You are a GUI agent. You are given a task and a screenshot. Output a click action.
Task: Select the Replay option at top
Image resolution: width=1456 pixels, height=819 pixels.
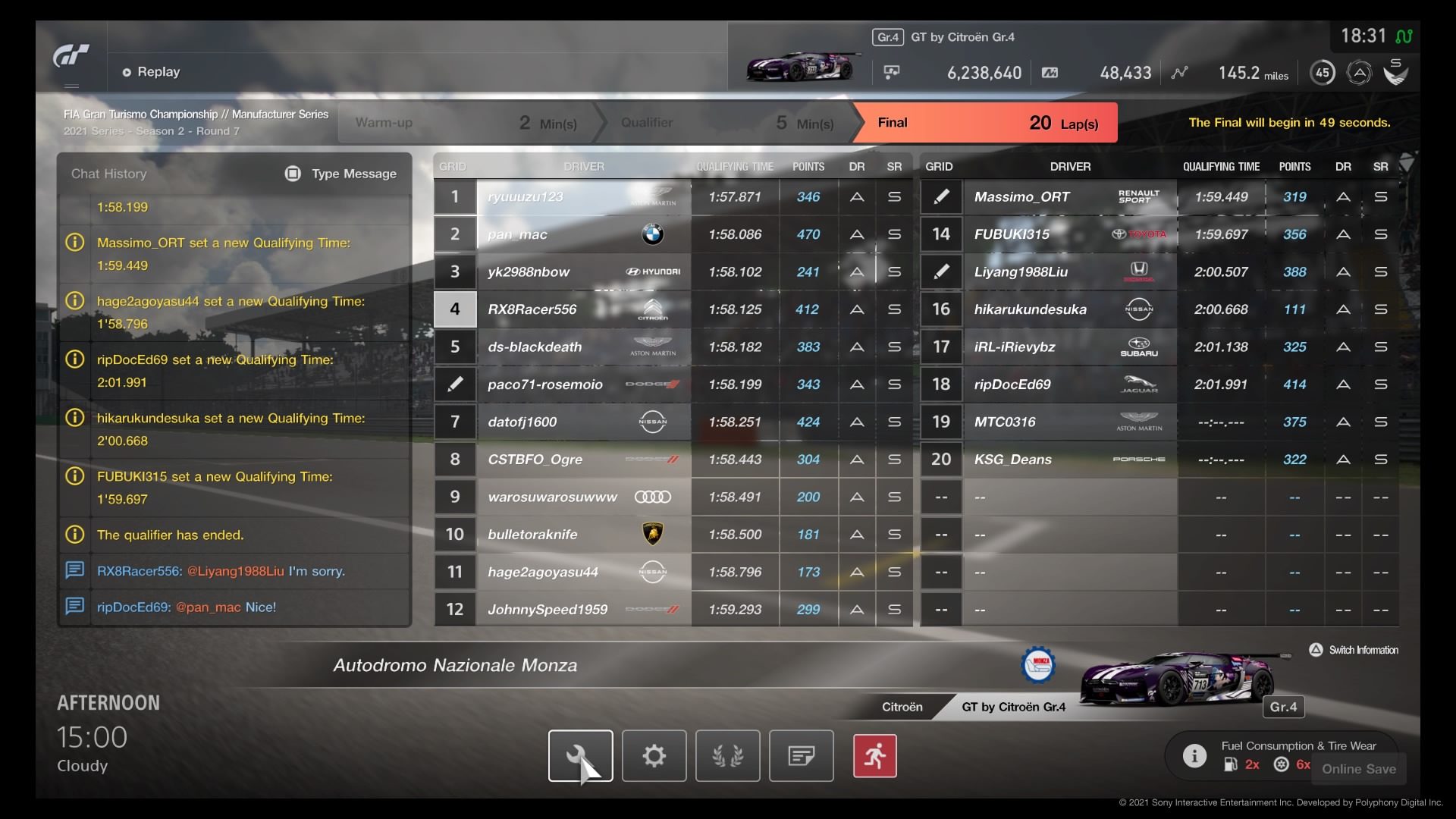152,72
